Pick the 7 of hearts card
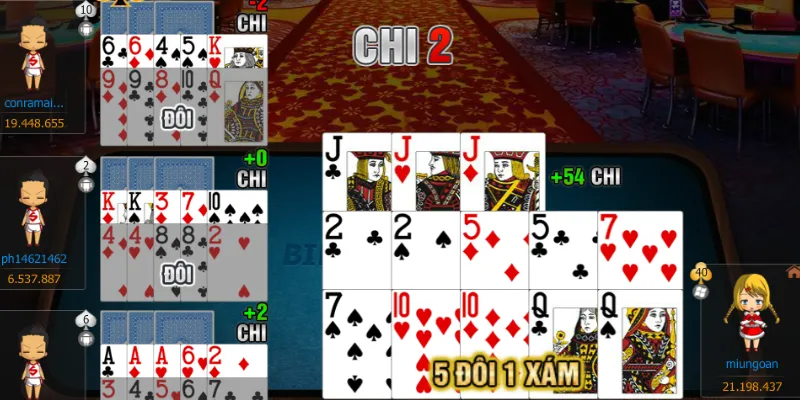800x400 pixels. click(640, 250)
